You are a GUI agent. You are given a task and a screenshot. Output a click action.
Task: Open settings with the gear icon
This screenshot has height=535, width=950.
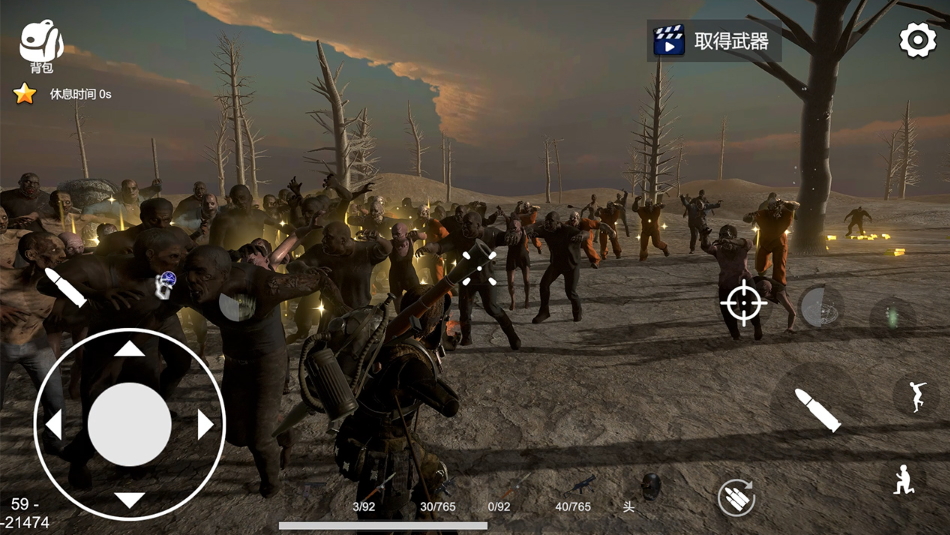click(x=917, y=40)
